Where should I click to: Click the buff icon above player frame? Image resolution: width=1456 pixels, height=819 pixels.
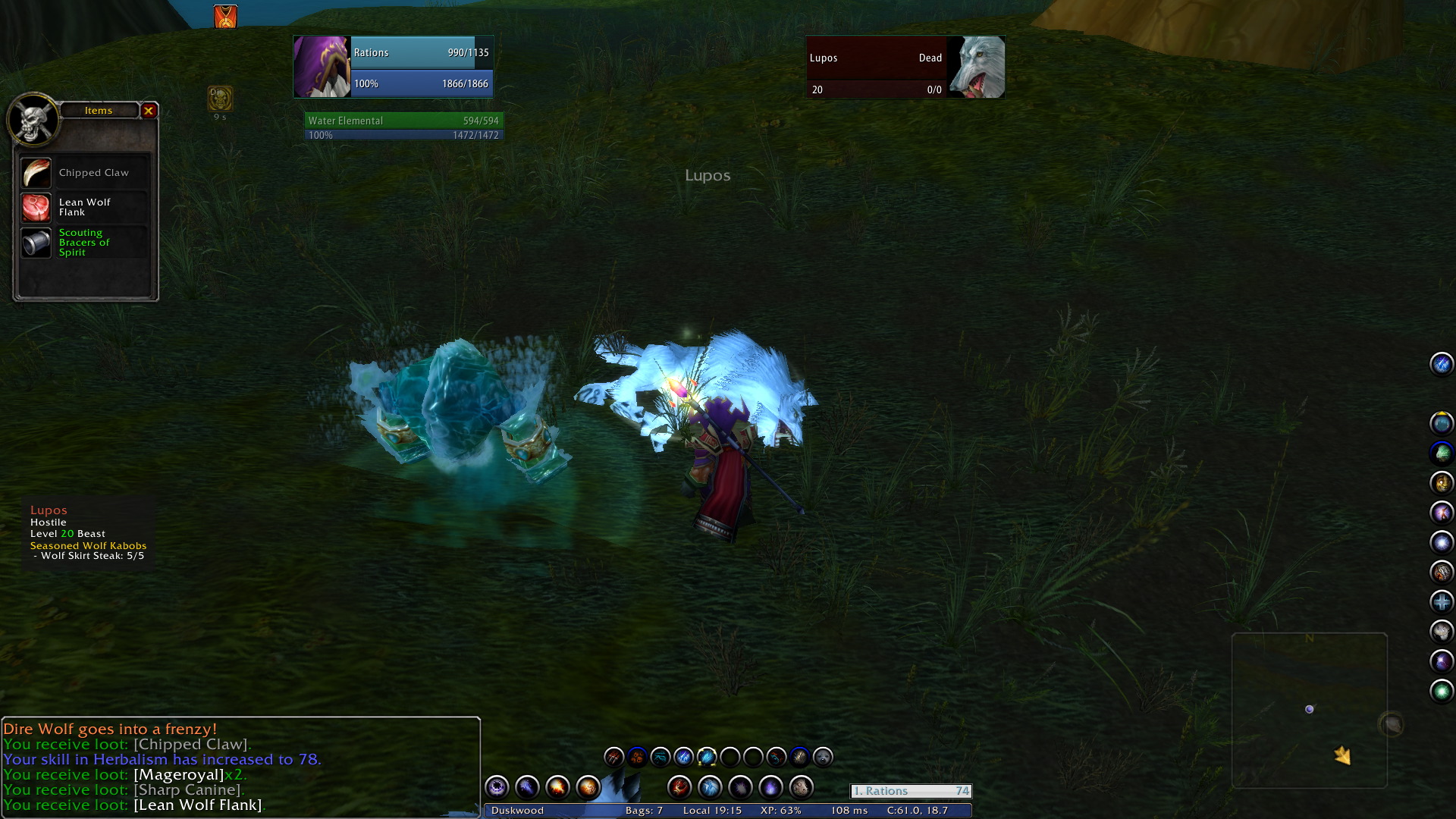click(x=225, y=17)
